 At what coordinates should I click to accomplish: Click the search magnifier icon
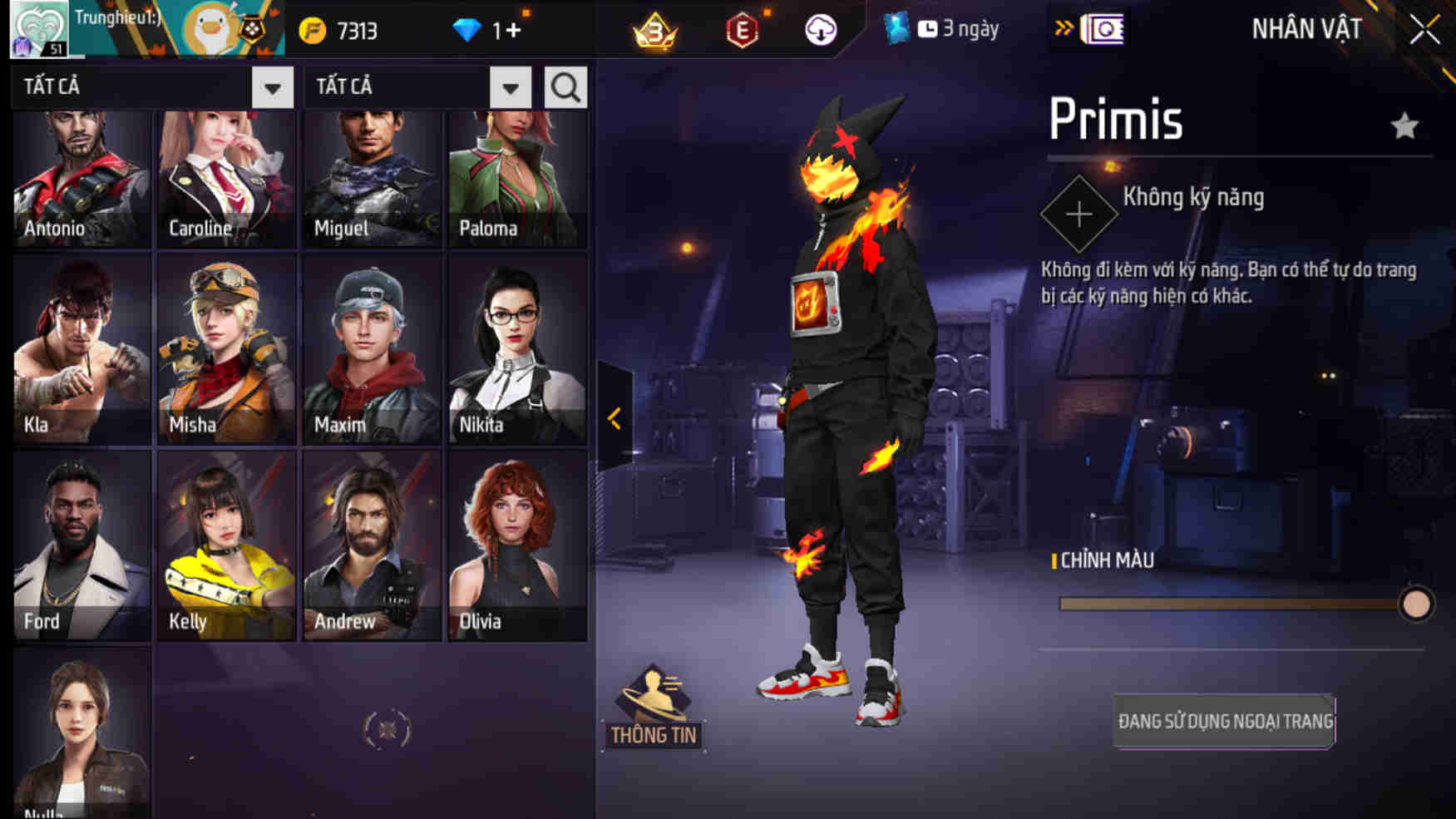click(565, 86)
